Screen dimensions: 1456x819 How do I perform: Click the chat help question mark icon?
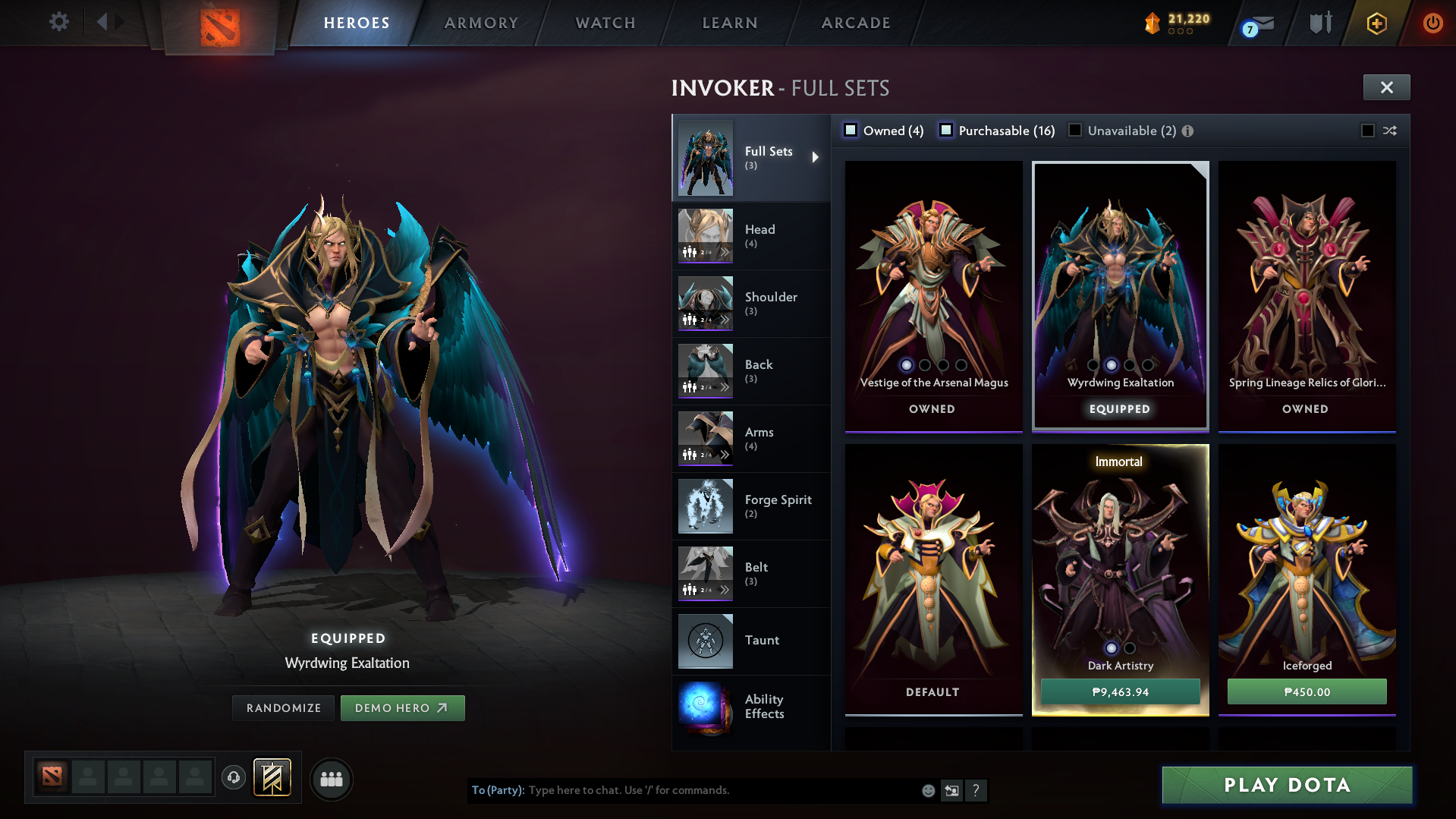(976, 790)
